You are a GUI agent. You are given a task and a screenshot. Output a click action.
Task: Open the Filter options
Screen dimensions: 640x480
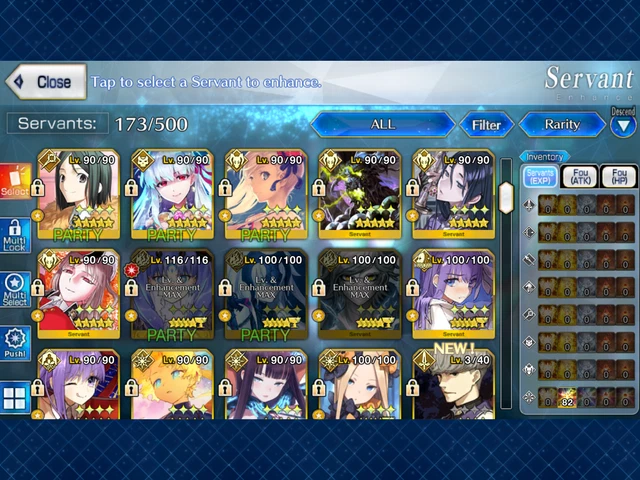(486, 125)
